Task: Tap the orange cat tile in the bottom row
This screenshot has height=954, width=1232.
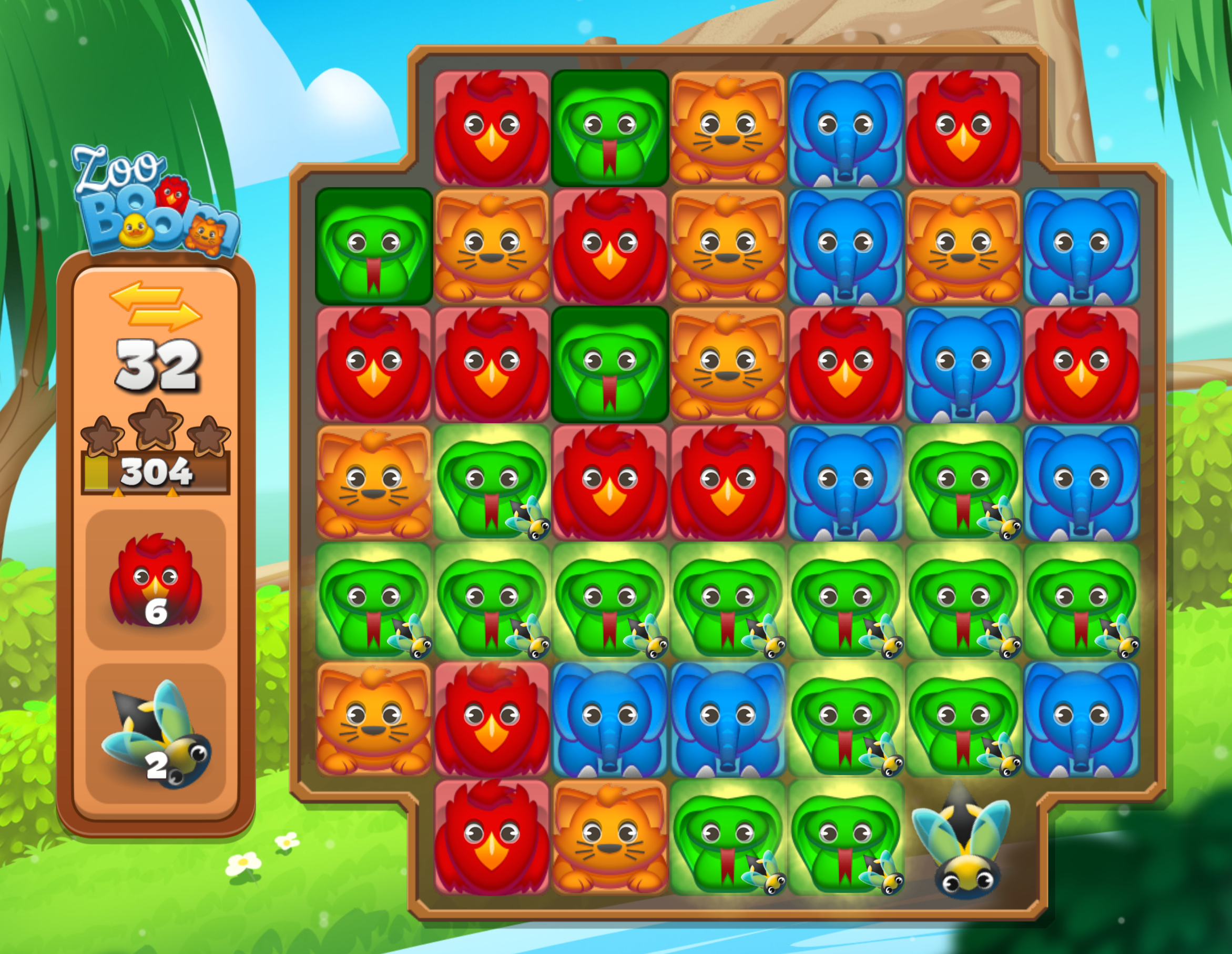Action: click(x=609, y=837)
